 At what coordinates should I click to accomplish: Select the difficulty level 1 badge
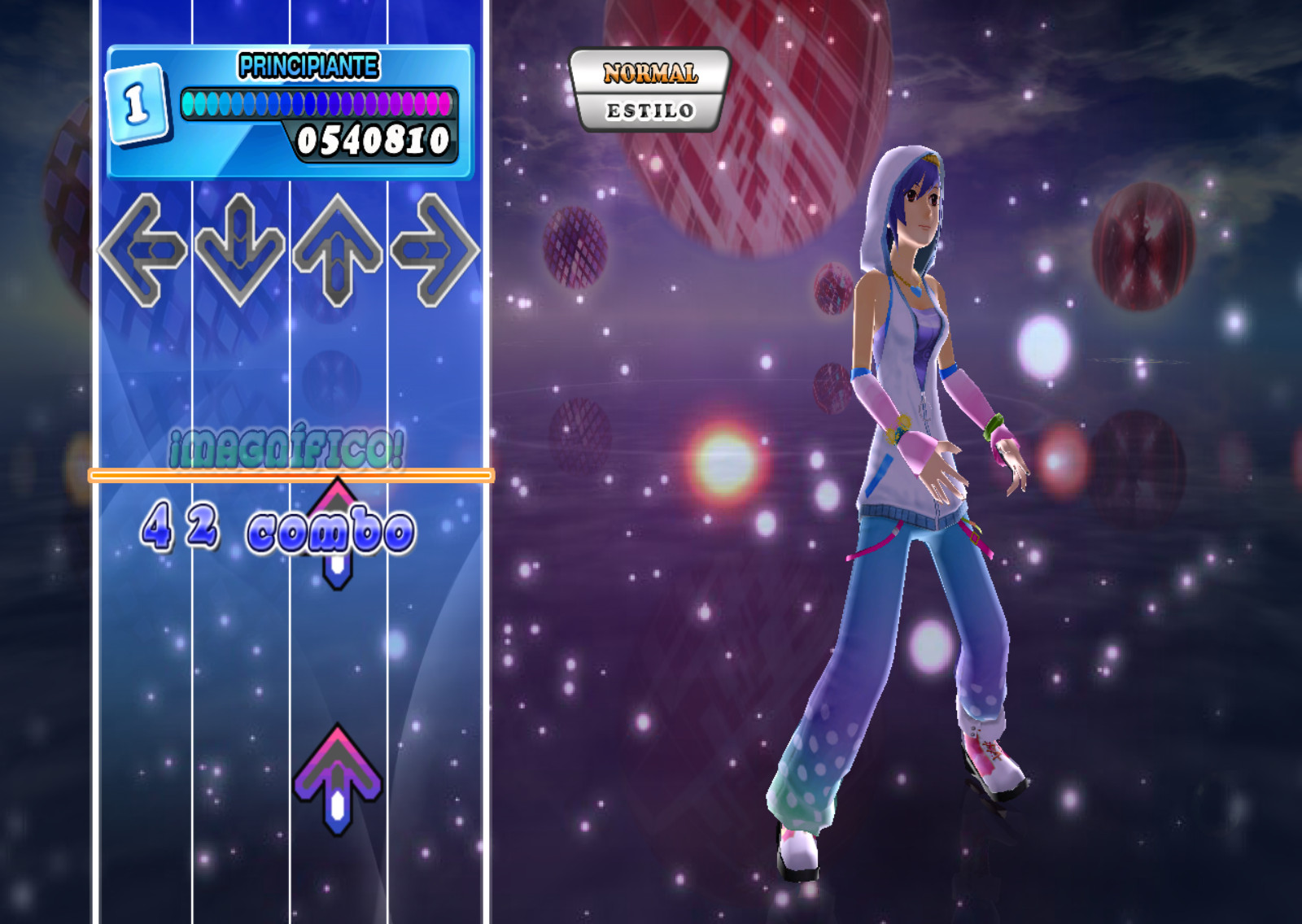[x=137, y=102]
